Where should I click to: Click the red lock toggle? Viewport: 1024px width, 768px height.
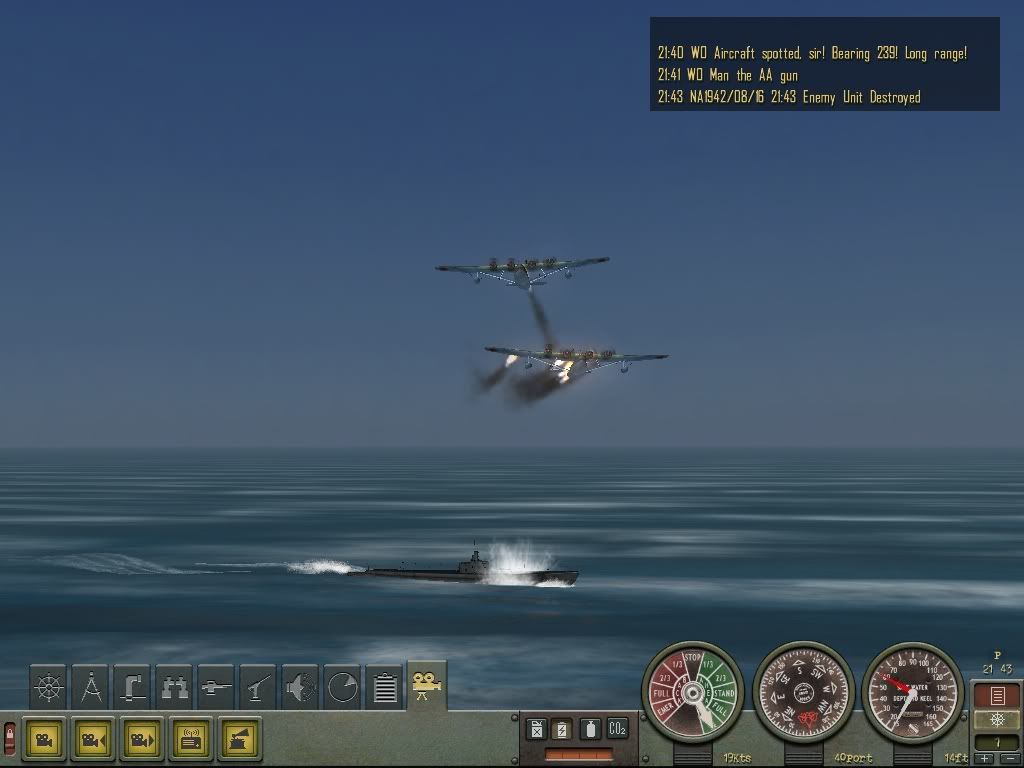pos(10,738)
